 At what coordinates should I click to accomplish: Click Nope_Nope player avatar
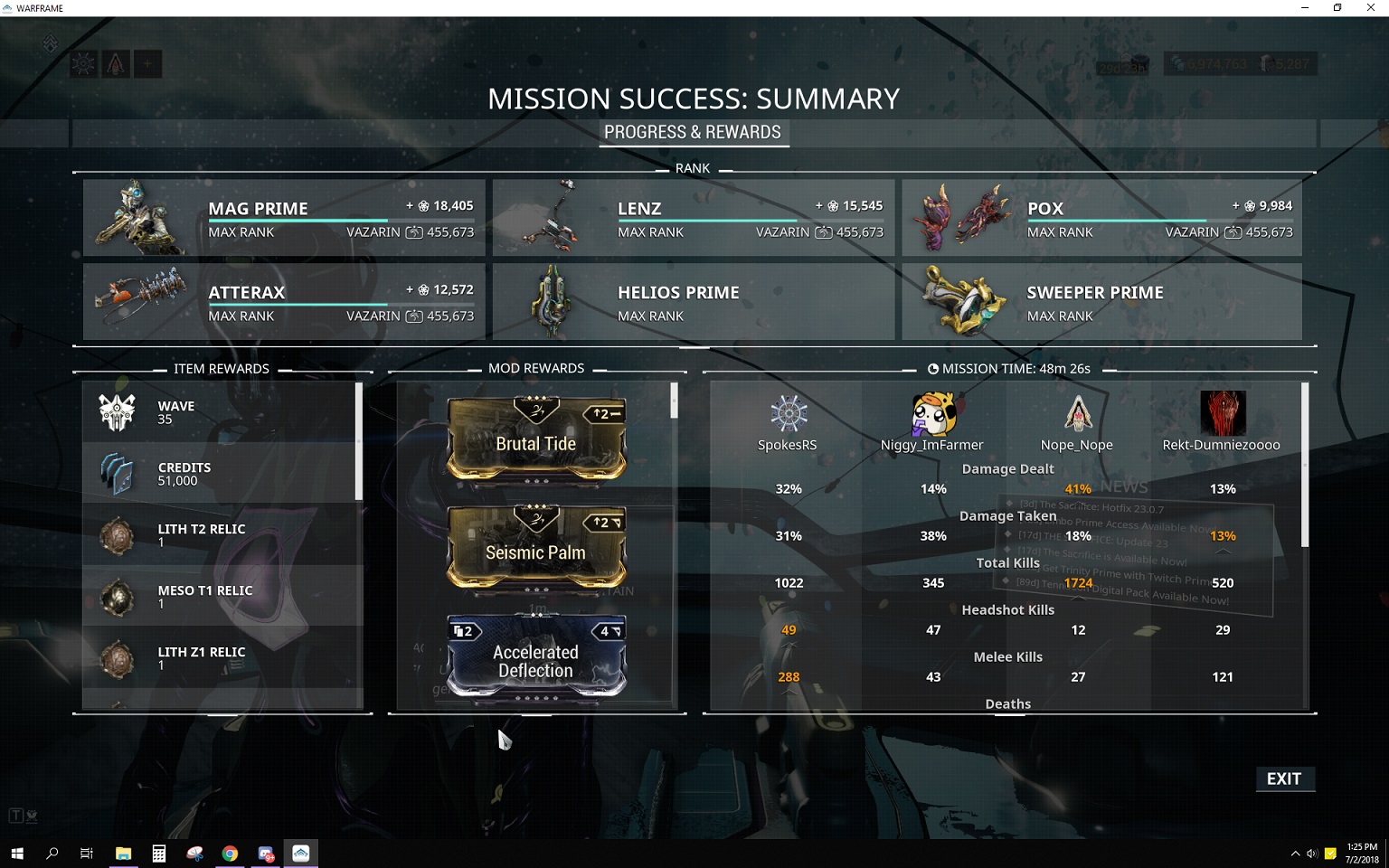[1077, 414]
